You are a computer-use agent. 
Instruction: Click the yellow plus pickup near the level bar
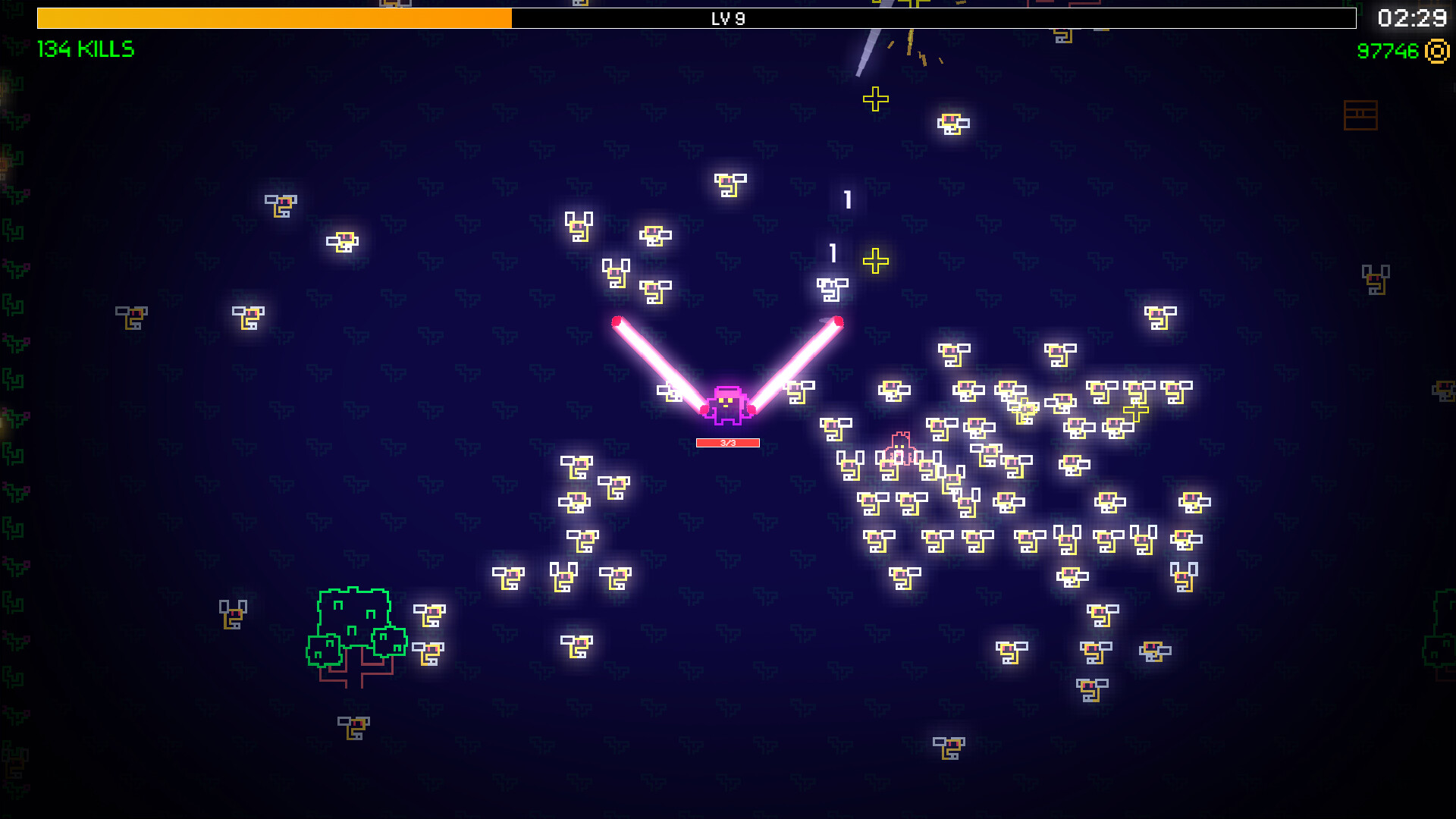(x=877, y=98)
